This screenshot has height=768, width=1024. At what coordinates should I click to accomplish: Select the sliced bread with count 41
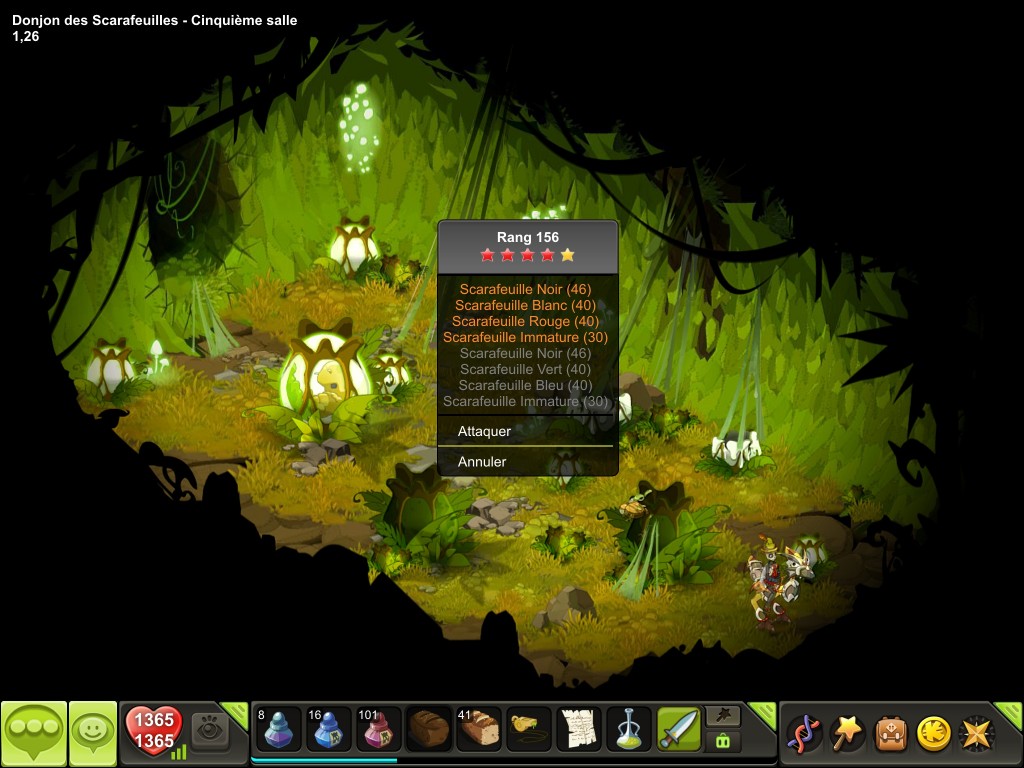(479, 729)
